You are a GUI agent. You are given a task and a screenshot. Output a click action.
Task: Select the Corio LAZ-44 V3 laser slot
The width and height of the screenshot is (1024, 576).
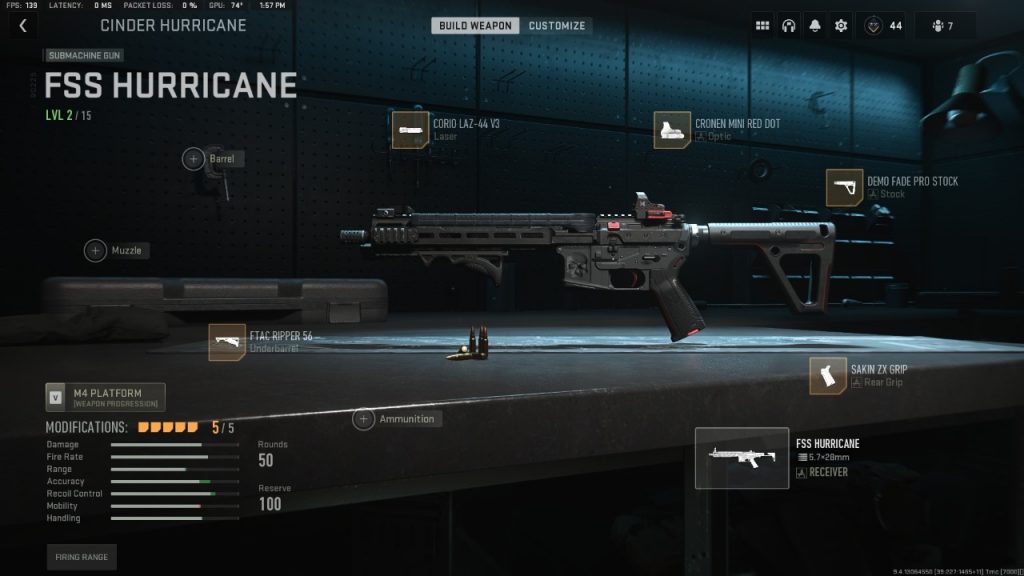(408, 130)
